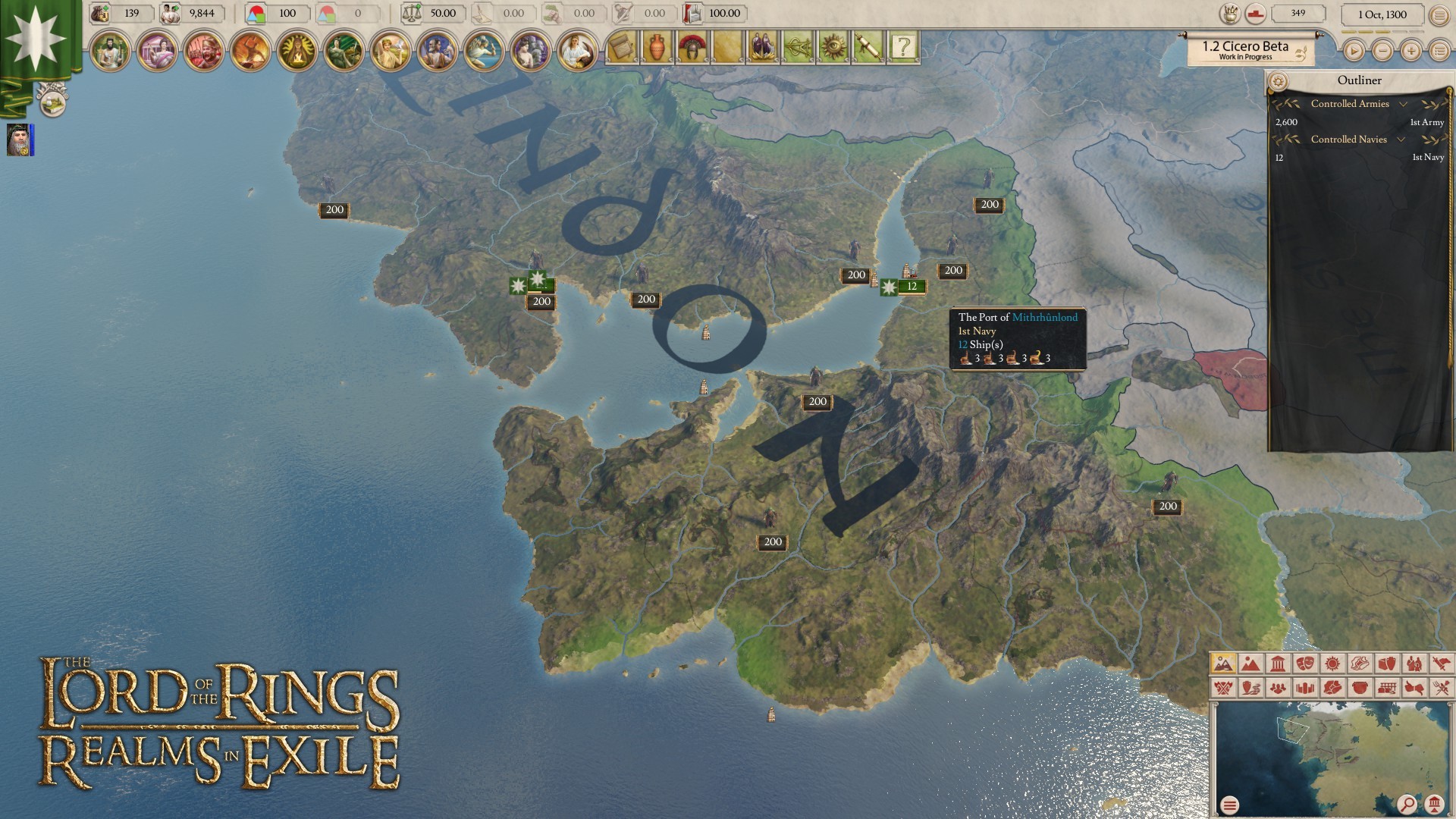Click the white star nation banner
This screenshot has width=1456, height=819.
(34, 38)
